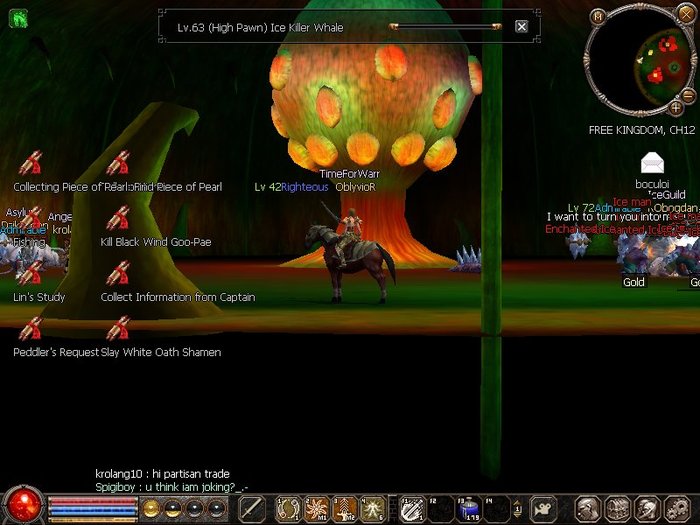The width and height of the screenshot is (700, 525).
Task: Select the Kill Black Wind Goo-Pae quest
Action: (118, 219)
